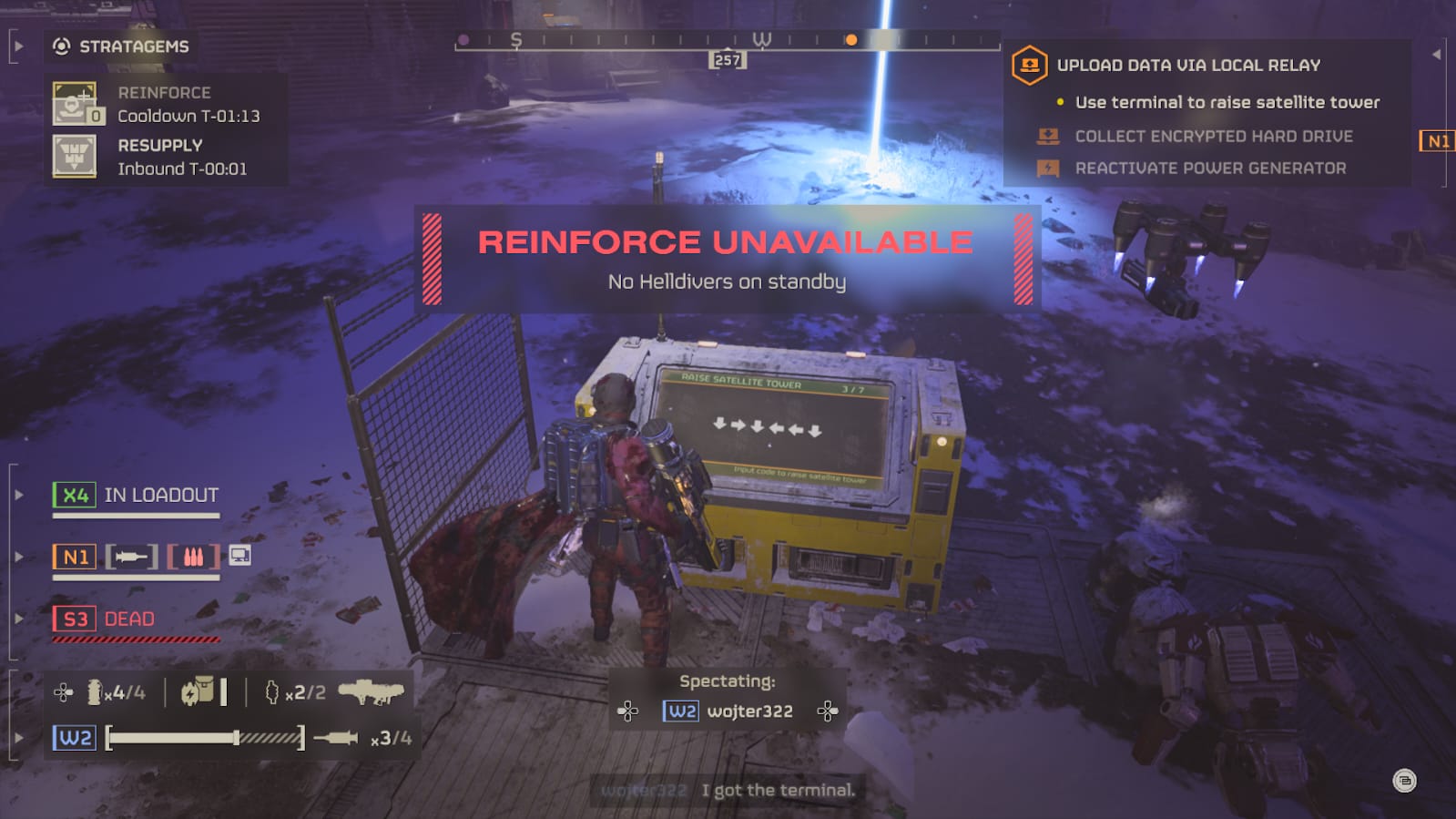Select the Reinforce stratagem icon
This screenshot has height=819, width=1456.
coord(75,104)
